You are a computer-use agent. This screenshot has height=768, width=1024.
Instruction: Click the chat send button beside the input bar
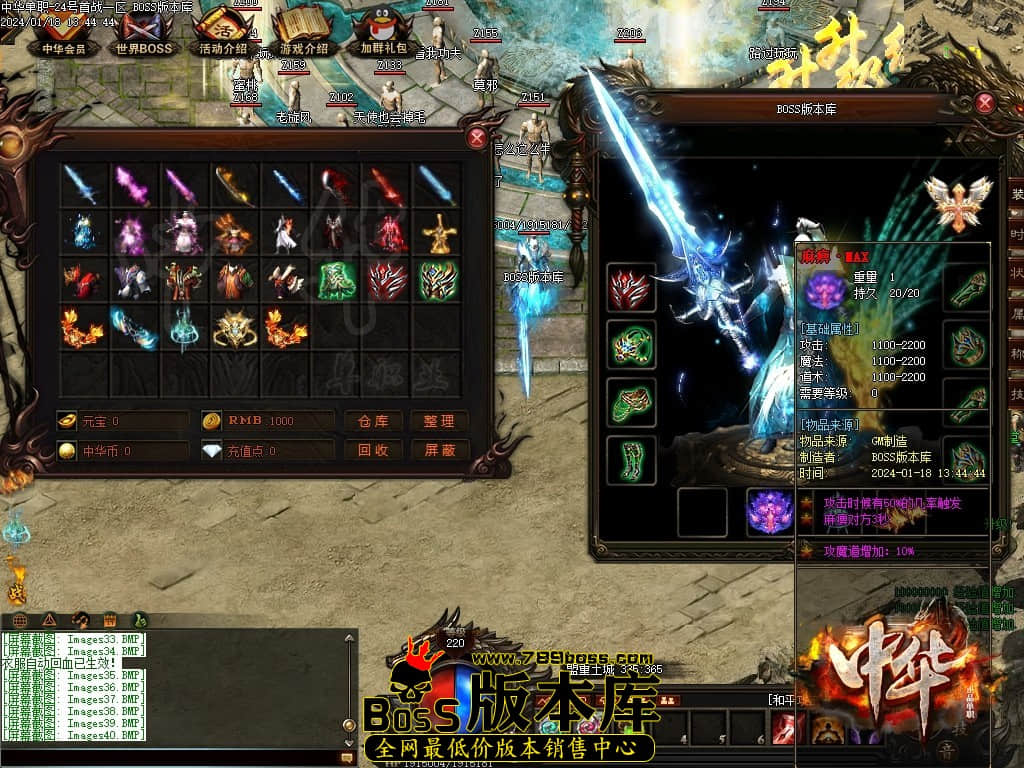347,758
